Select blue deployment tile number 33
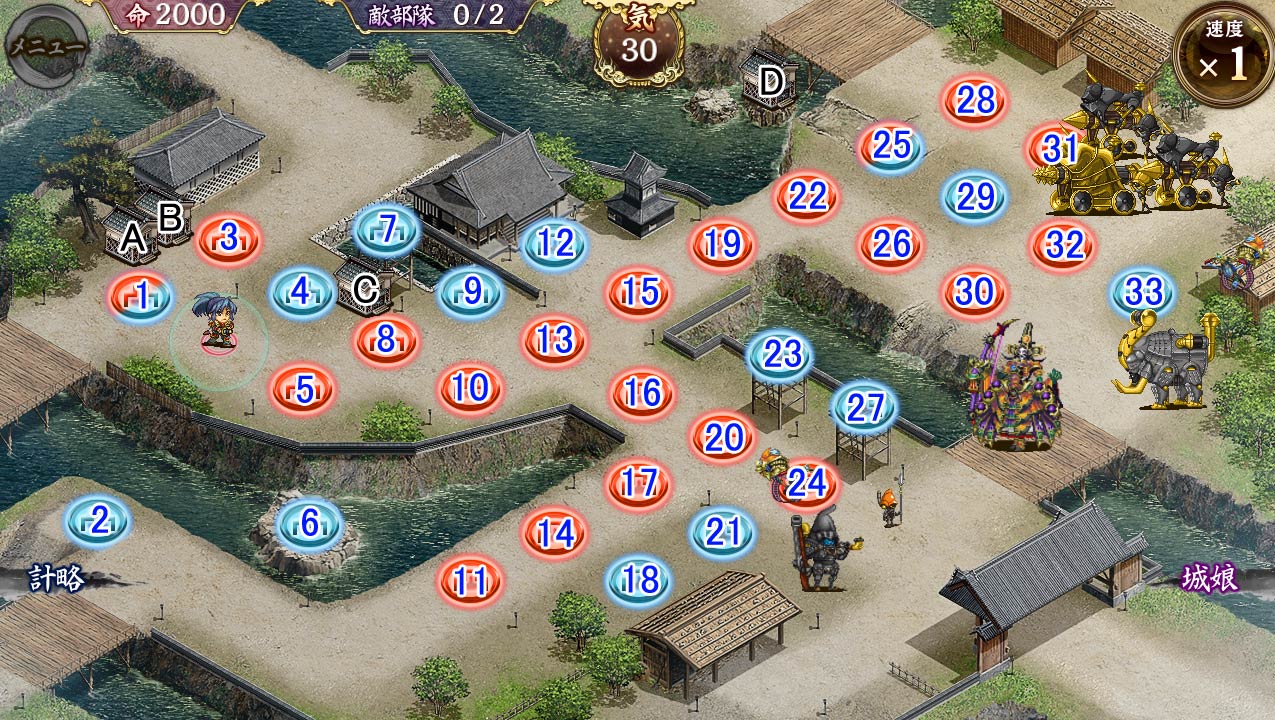1275x720 pixels. 1143,292
